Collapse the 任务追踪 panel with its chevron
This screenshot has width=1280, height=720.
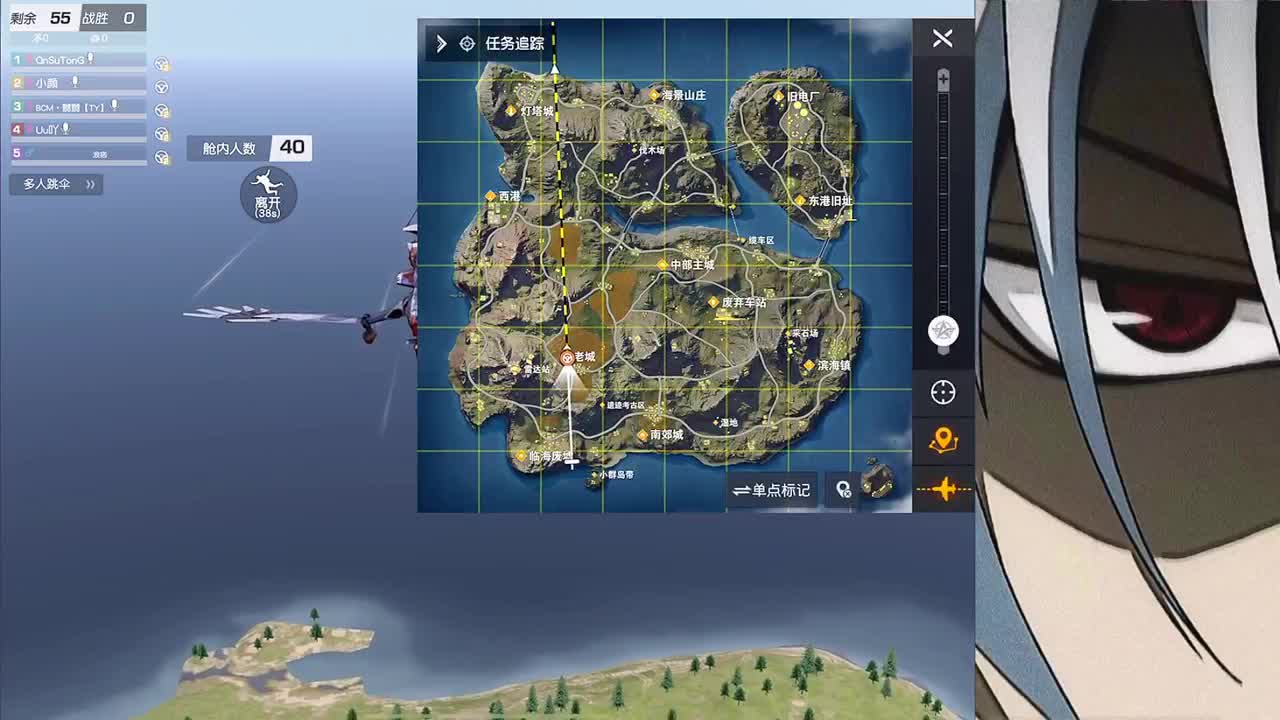tap(440, 43)
